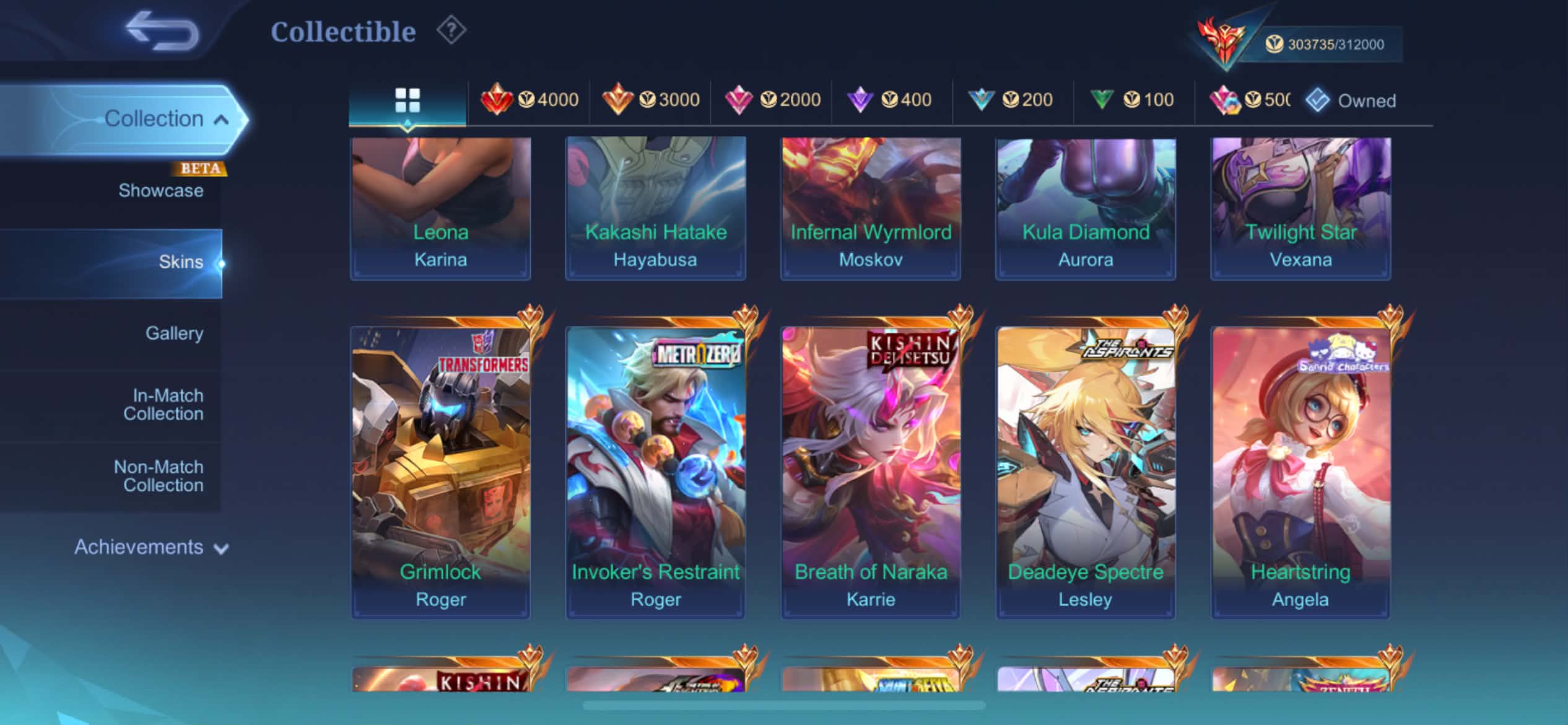This screenshot has height=725, width=1568.
Task: Filter skins by the 200 point tier
Action: click(x=1011, y=100)
